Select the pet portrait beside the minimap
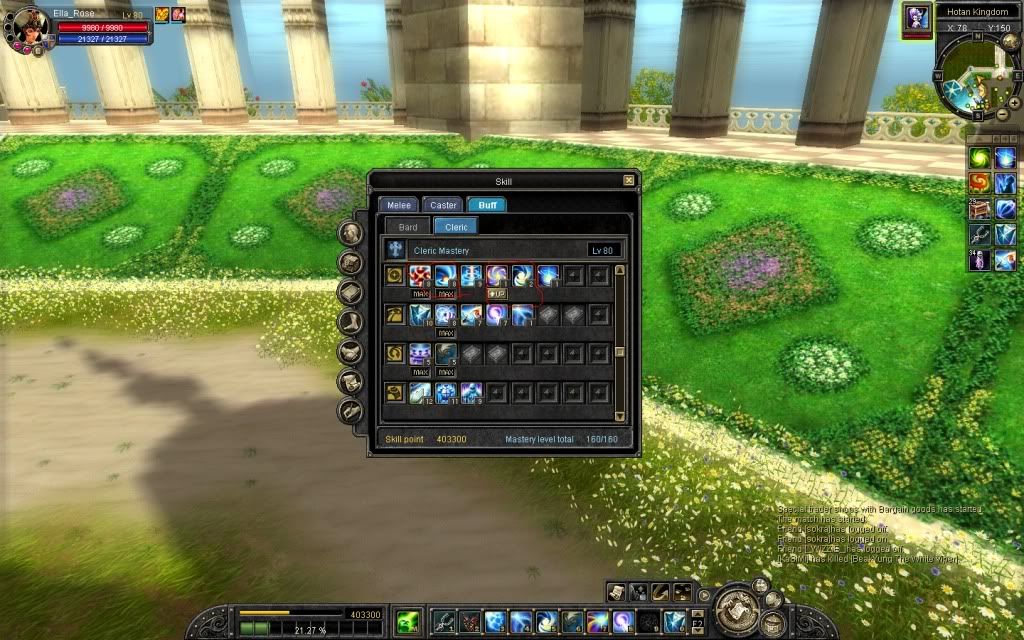Viewport: 1024px width, 640px height. 916,16
